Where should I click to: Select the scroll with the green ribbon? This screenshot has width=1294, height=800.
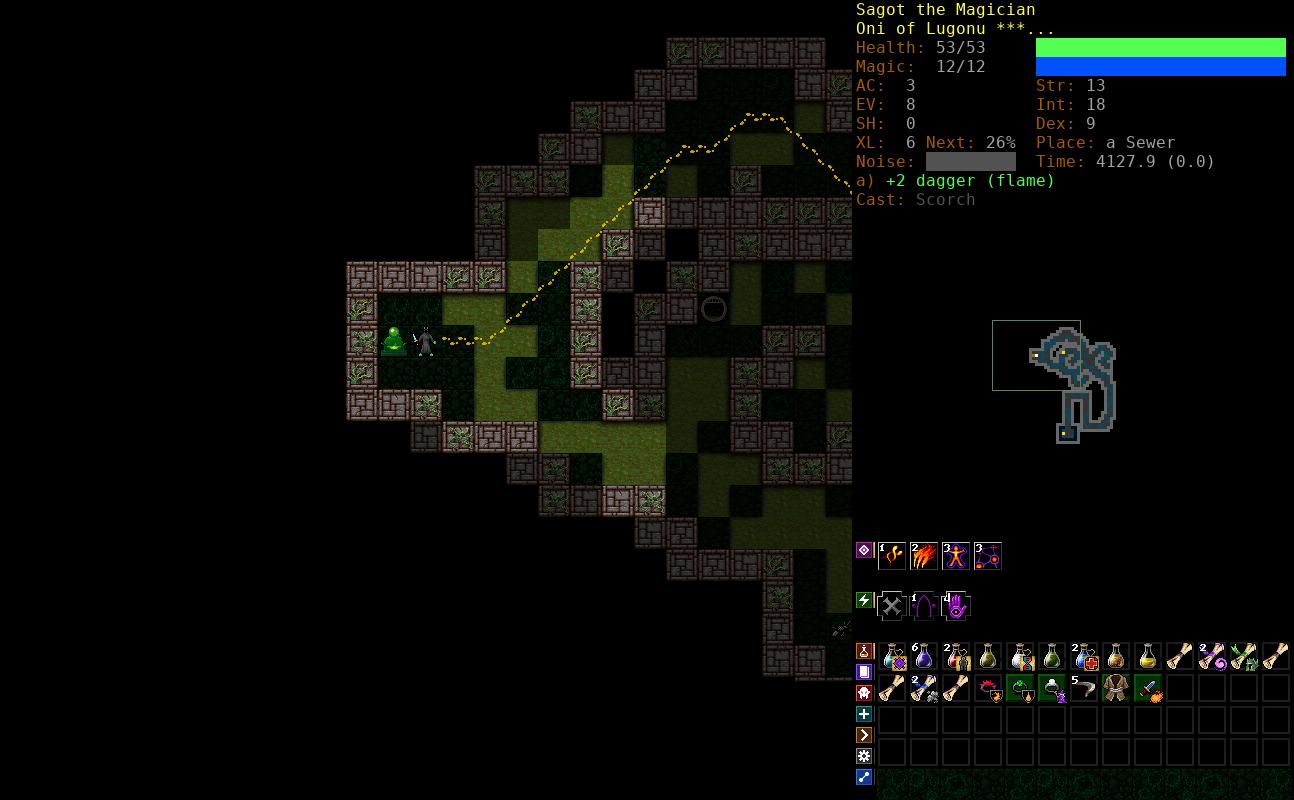(1244, 657)
